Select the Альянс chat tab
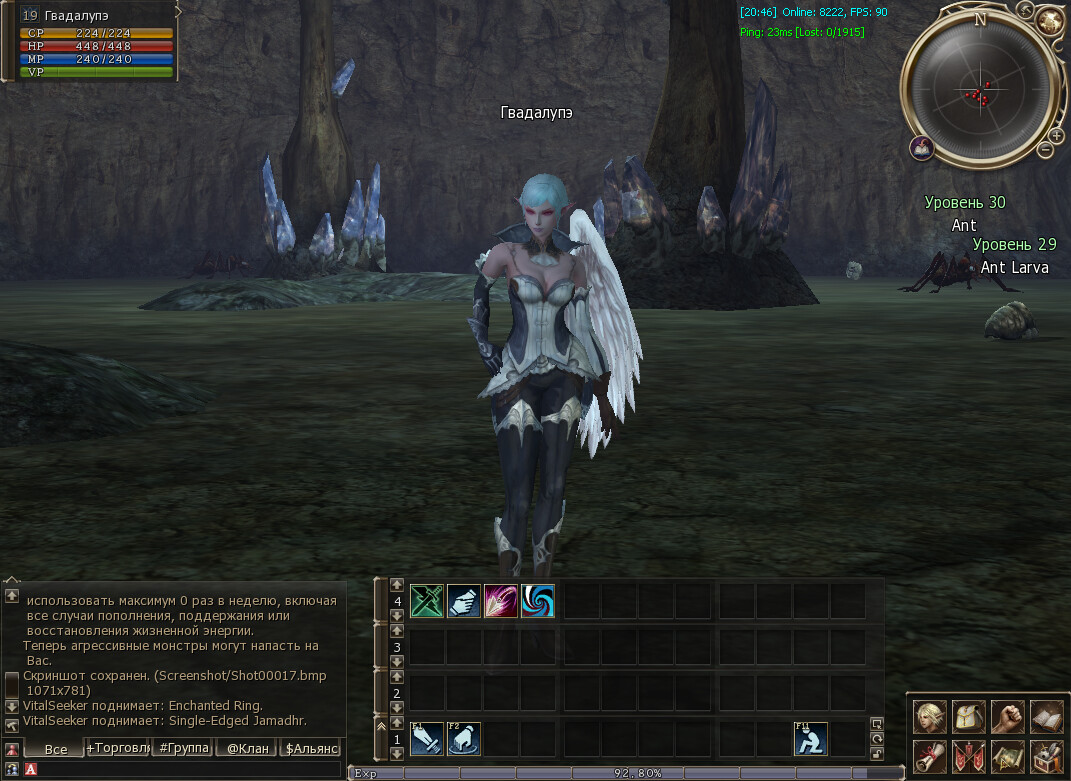Image resolution: width=1071 pixels, height=781 pixels. pos(311,748)
